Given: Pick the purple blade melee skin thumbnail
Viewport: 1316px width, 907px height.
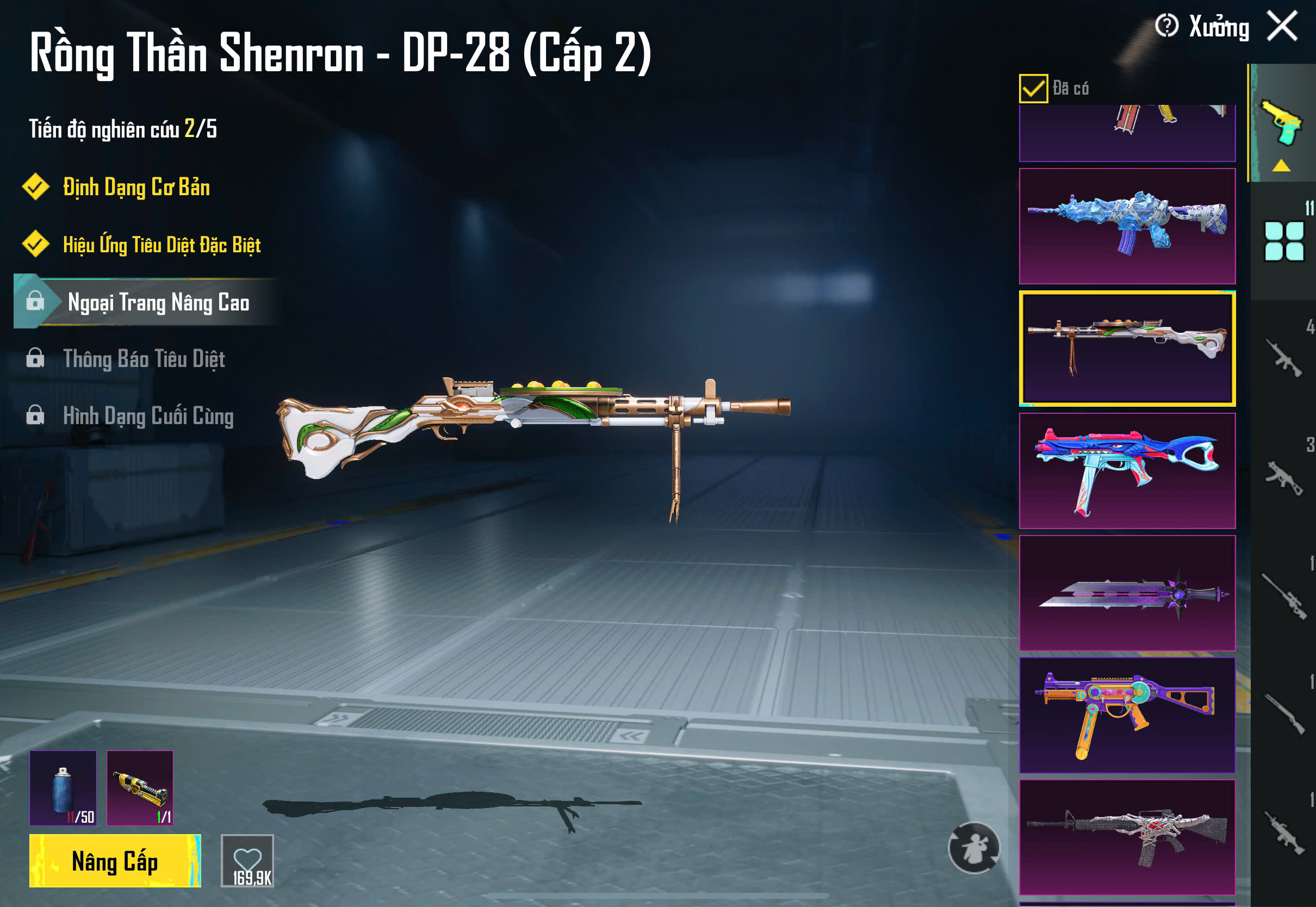Looking at the screenshot, I should pyautogui.click(x=1127, y=593).
